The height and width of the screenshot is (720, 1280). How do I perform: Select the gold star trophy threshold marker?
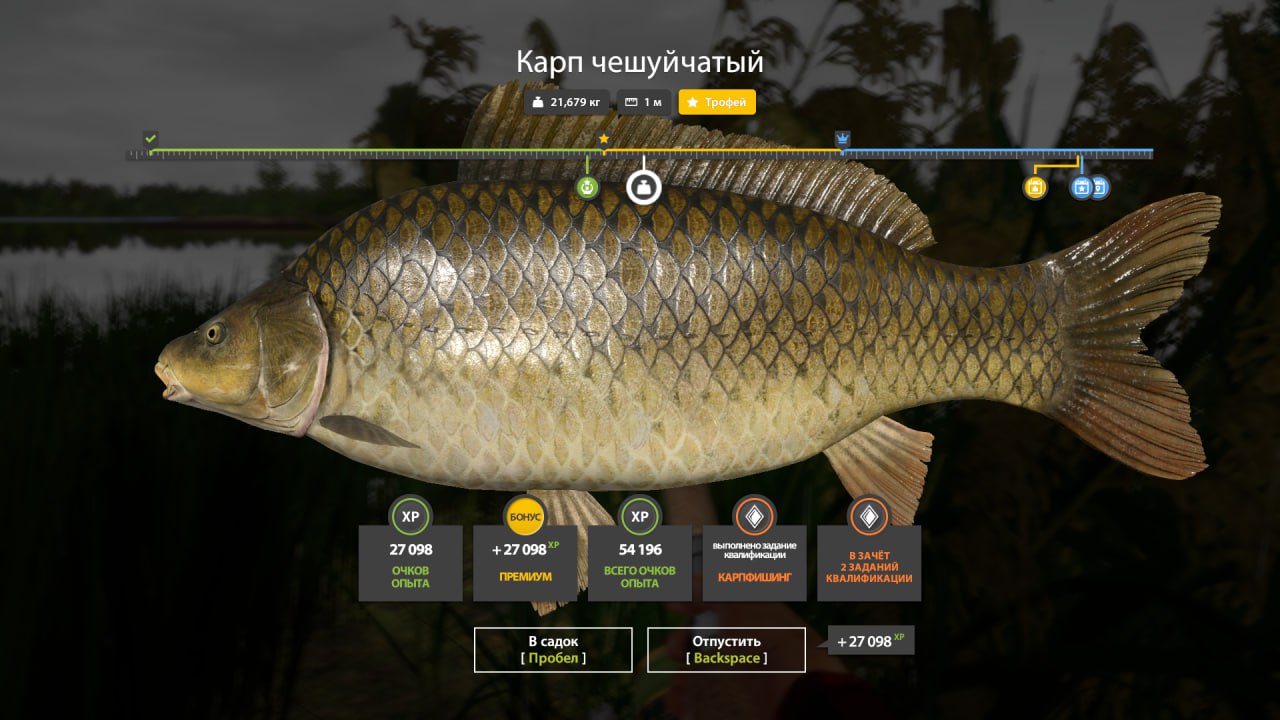pos(604,139)
